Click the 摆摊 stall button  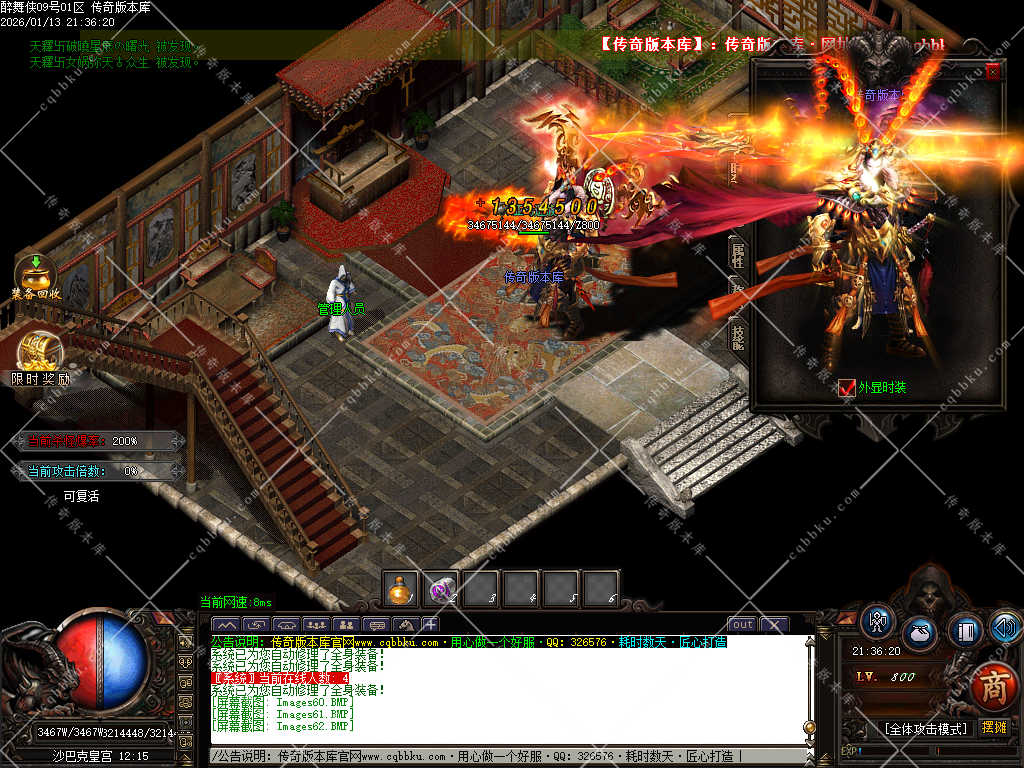coord(994,727)
